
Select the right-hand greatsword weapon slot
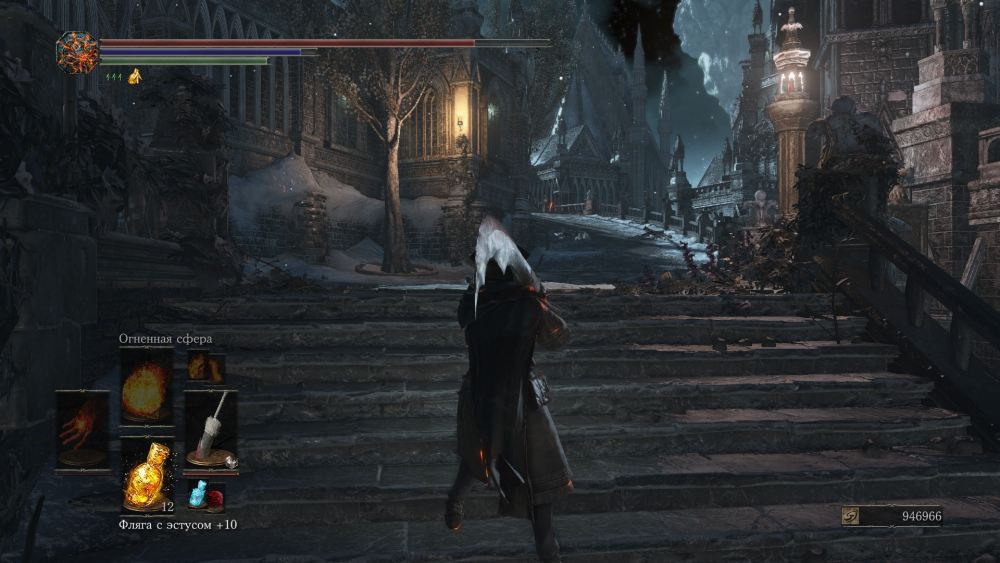pyautogui.click(x=211, y=429)
